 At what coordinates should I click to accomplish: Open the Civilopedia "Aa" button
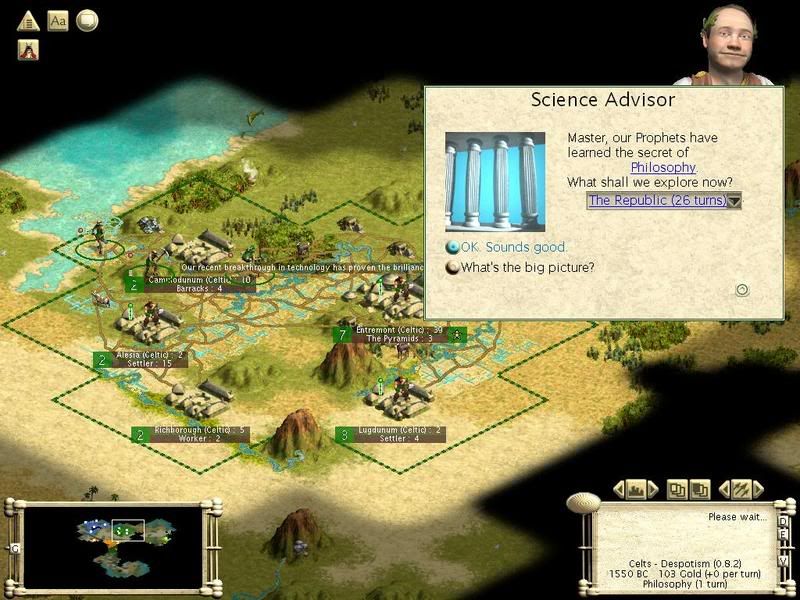tap(58, 20)
